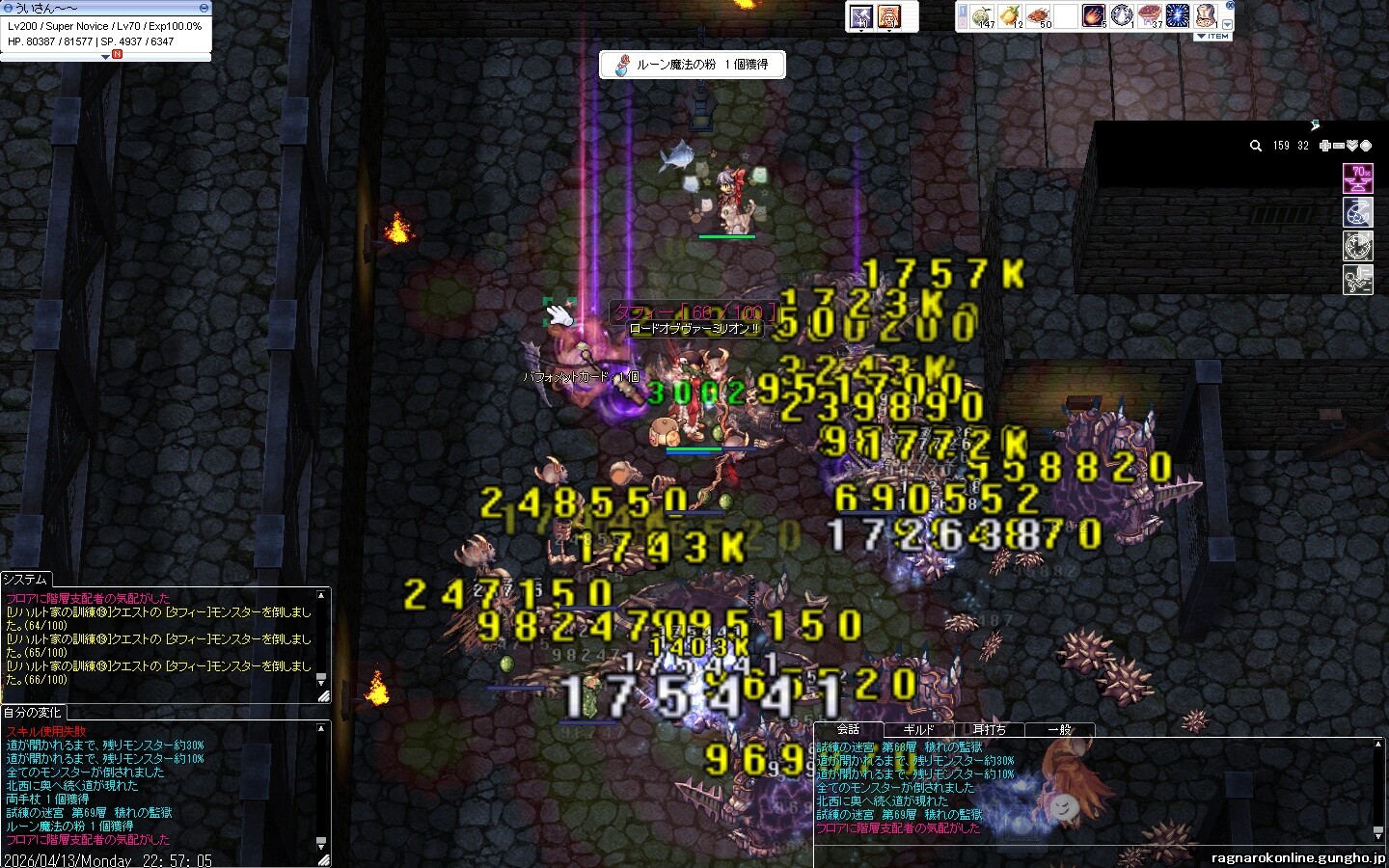Screen dimensions: 1389x868
Task: Switch to the ギルド chat tab
Action: tap(918, 730)
